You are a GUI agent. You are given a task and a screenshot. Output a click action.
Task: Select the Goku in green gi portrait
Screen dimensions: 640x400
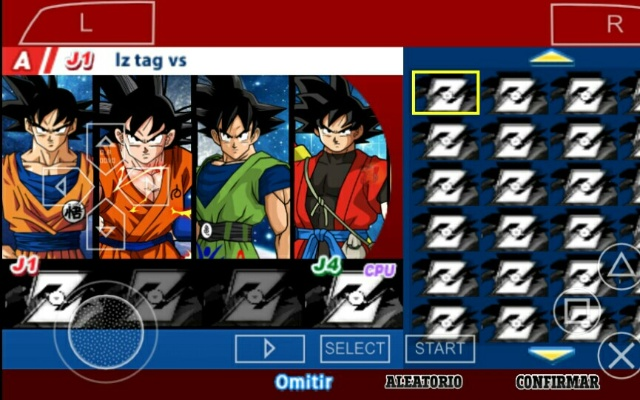tap(245, 168)
